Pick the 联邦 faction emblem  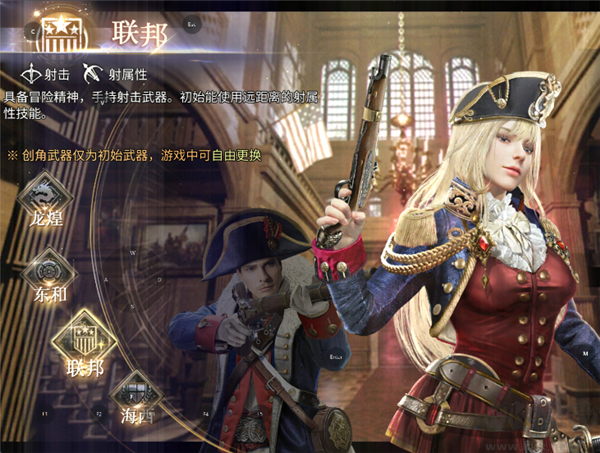pos(83,338)
